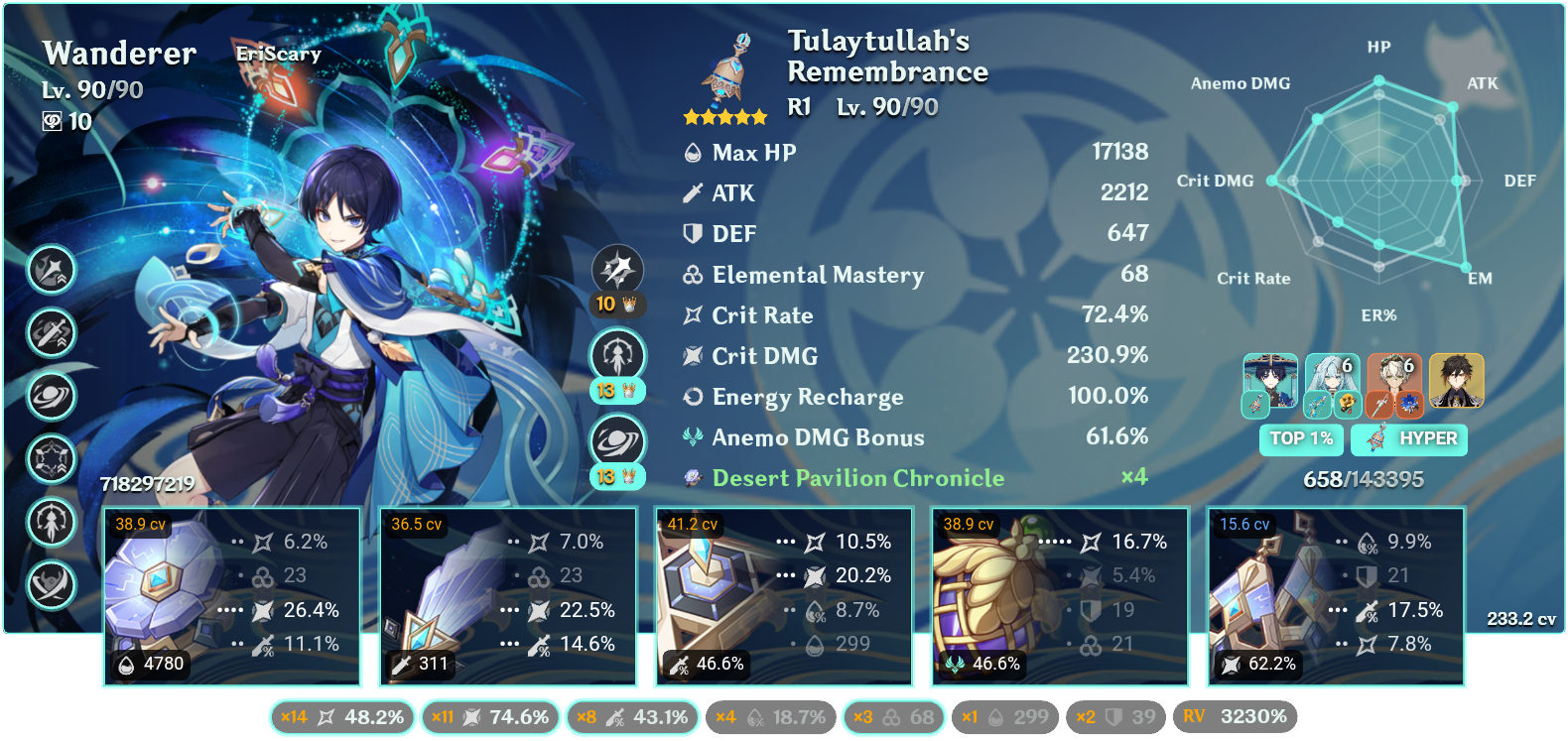Click the planet-ring constellation icon on the left
This screenshot has width=1568, height=741.
[x=52, y=397]
